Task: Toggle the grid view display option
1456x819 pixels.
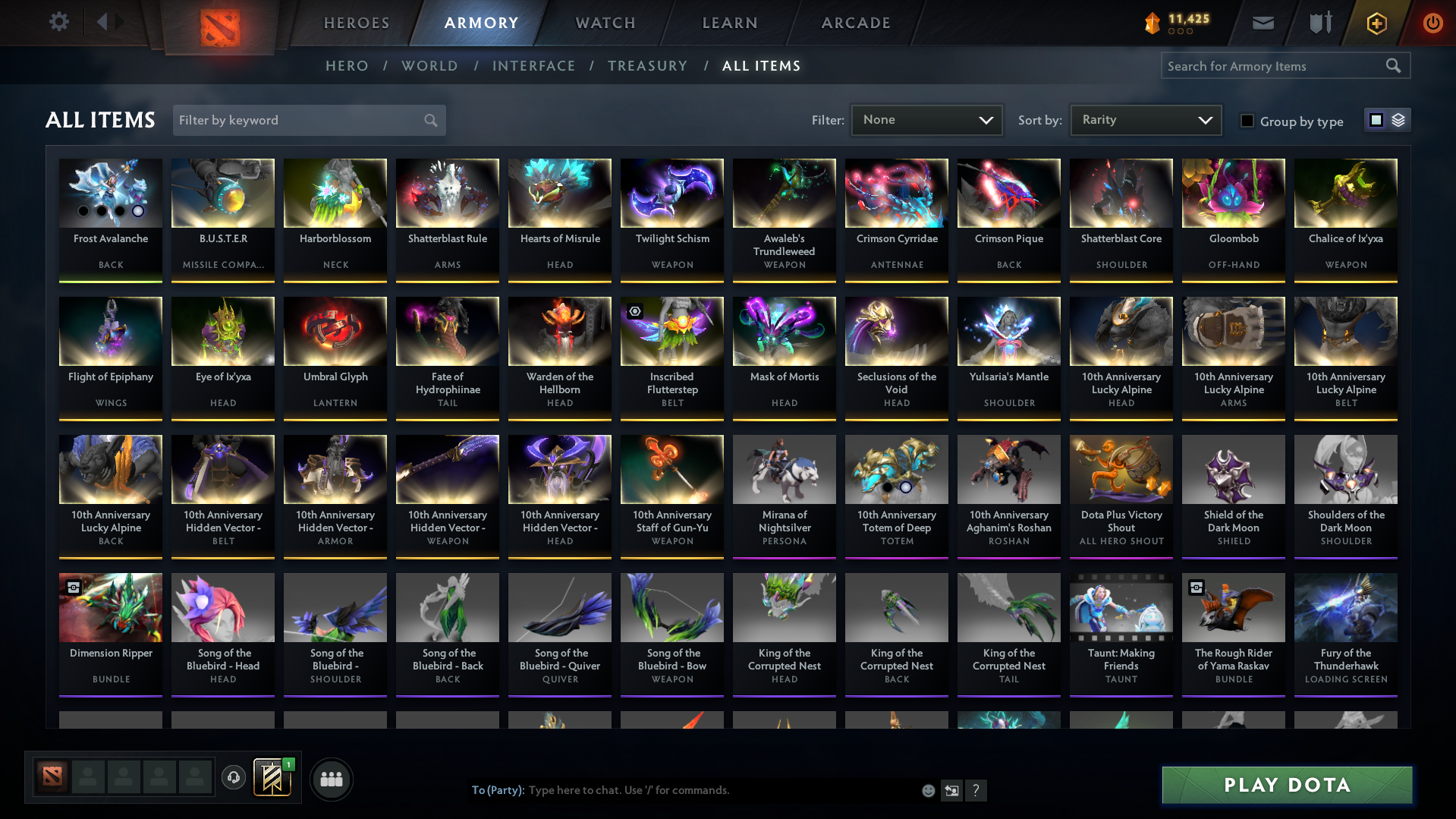Action: pyautogui.click(x=1376, y=119)
